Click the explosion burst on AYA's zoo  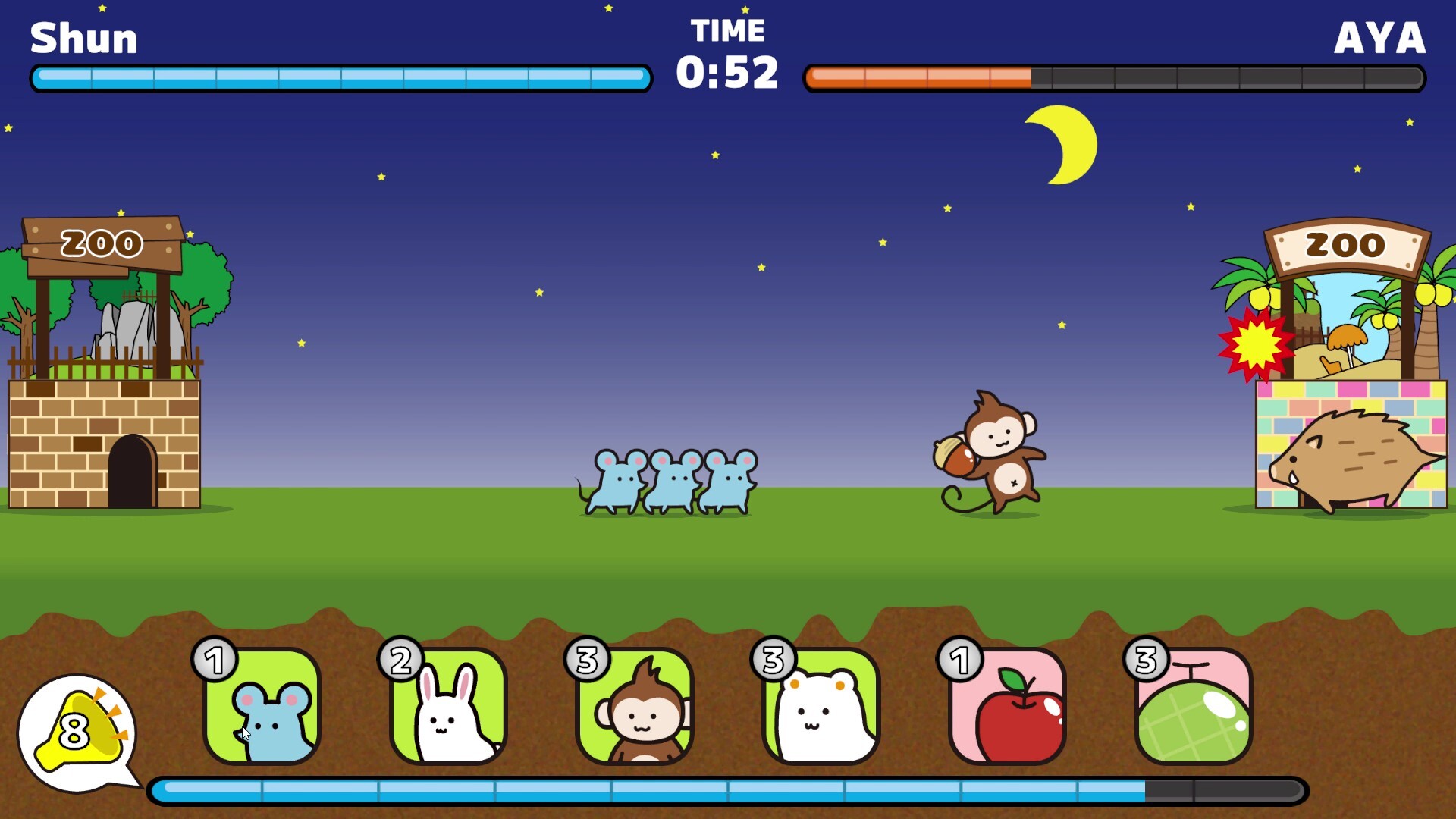tap(1256, 345)
